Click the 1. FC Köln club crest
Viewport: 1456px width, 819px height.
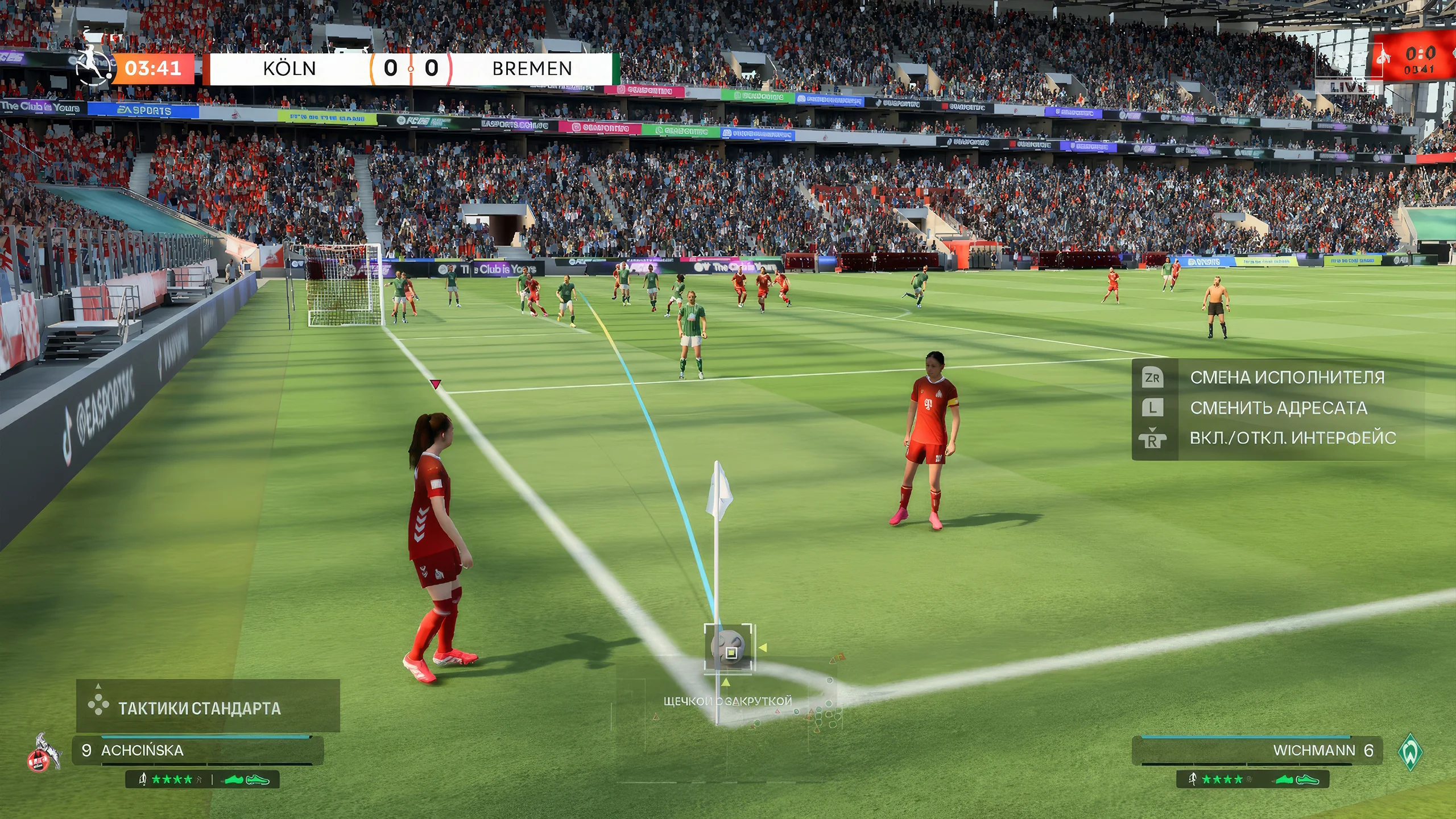coord(44,752)
